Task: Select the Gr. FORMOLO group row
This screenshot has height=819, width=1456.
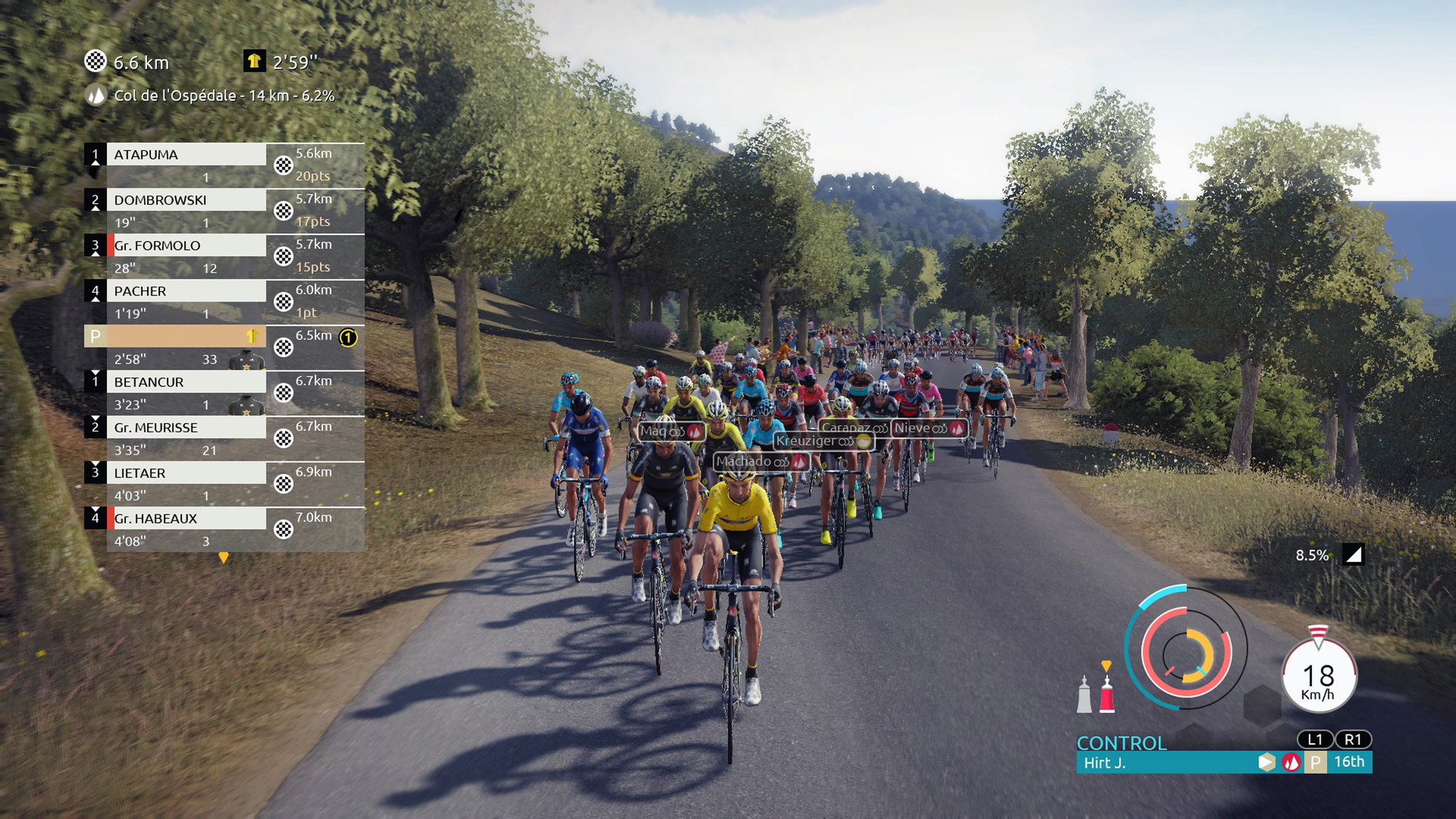Action: 186,245
